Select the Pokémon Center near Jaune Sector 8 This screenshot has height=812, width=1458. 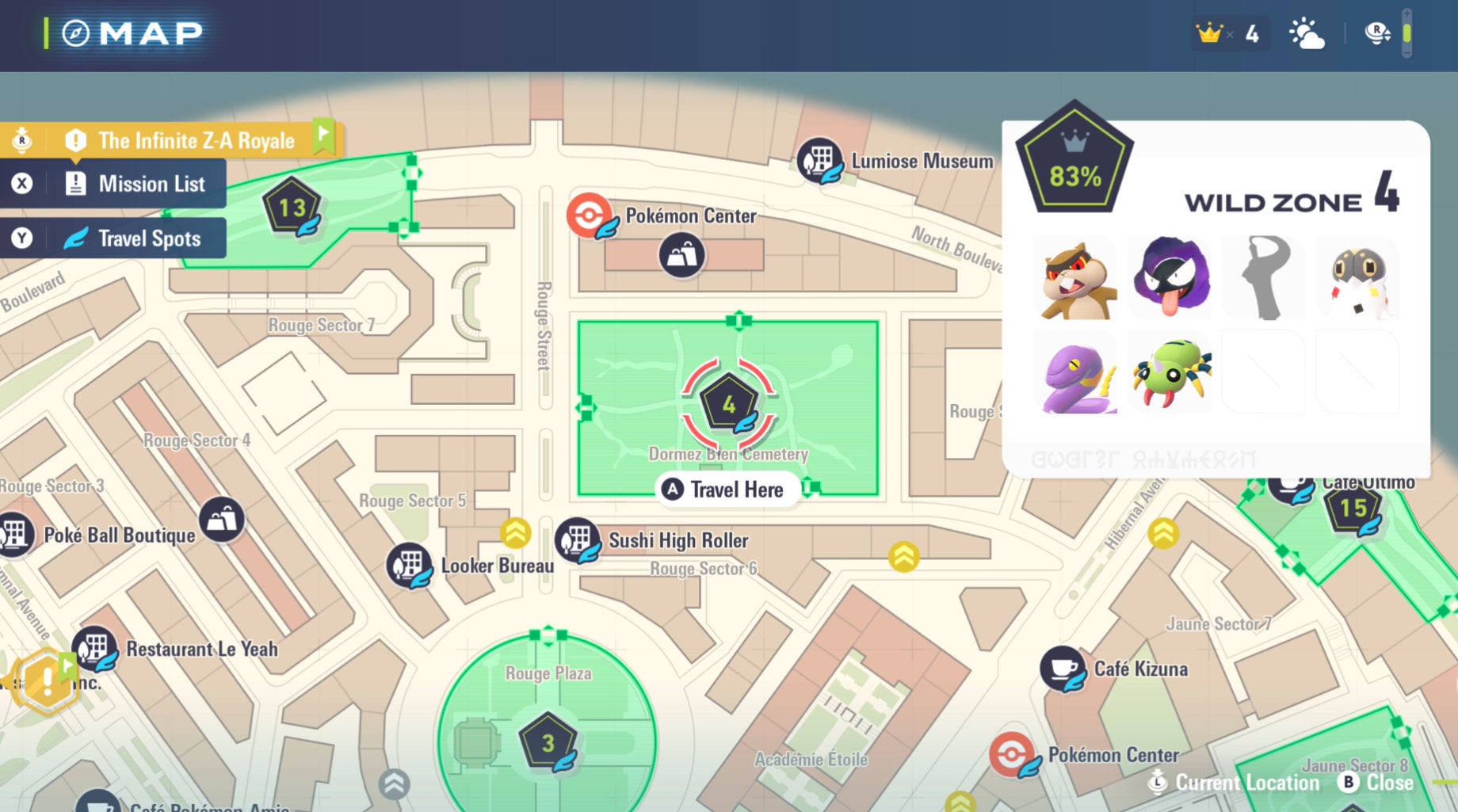coord(1013,755)
